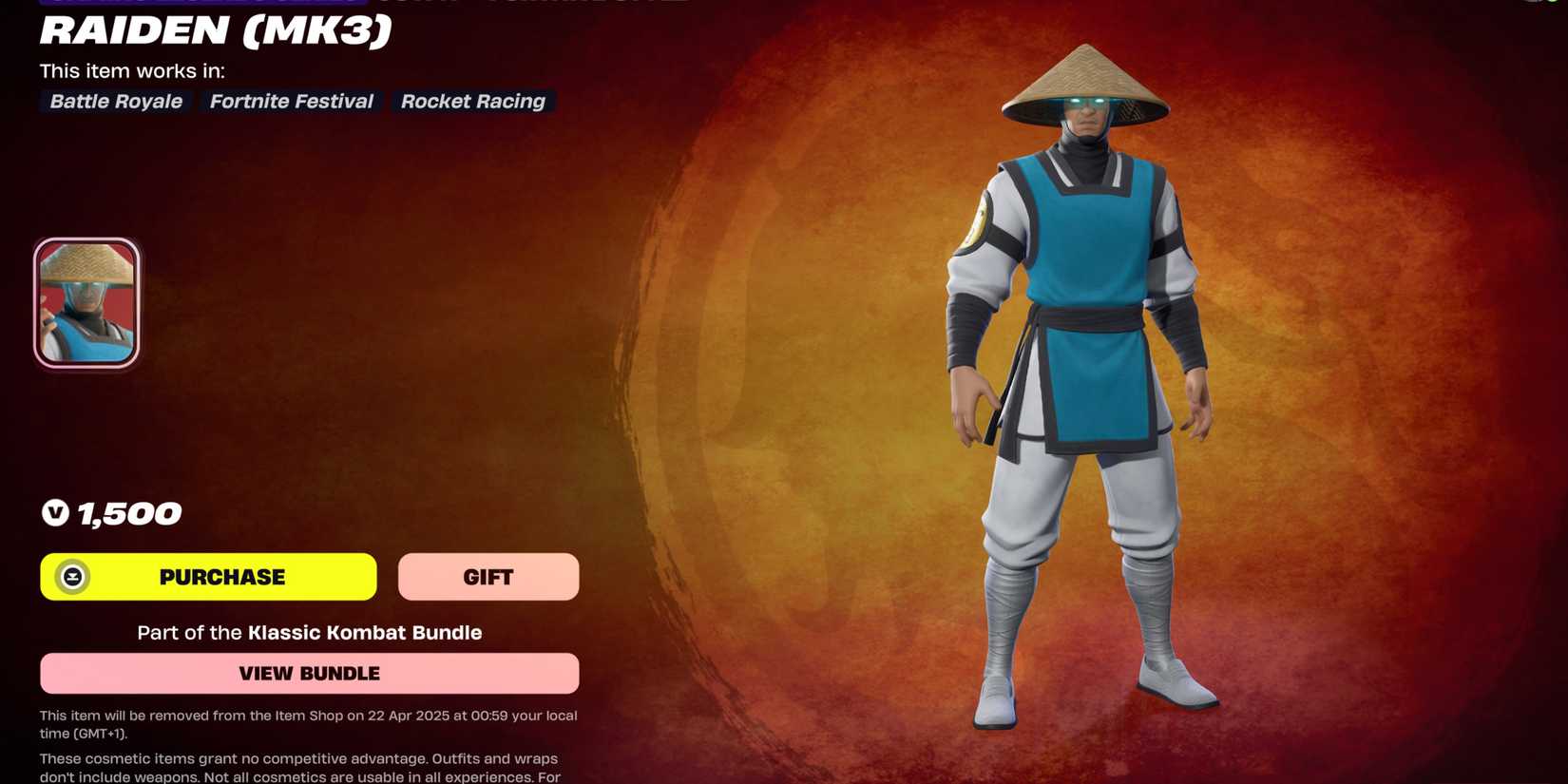
Task: Toggle the Battle Royale compatibility tag
Action: click(x=115, y=102)
